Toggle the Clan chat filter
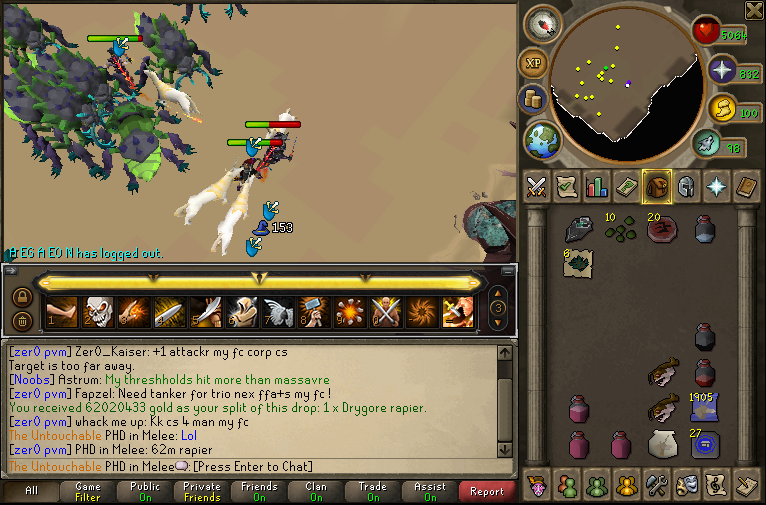 (315, 491)
